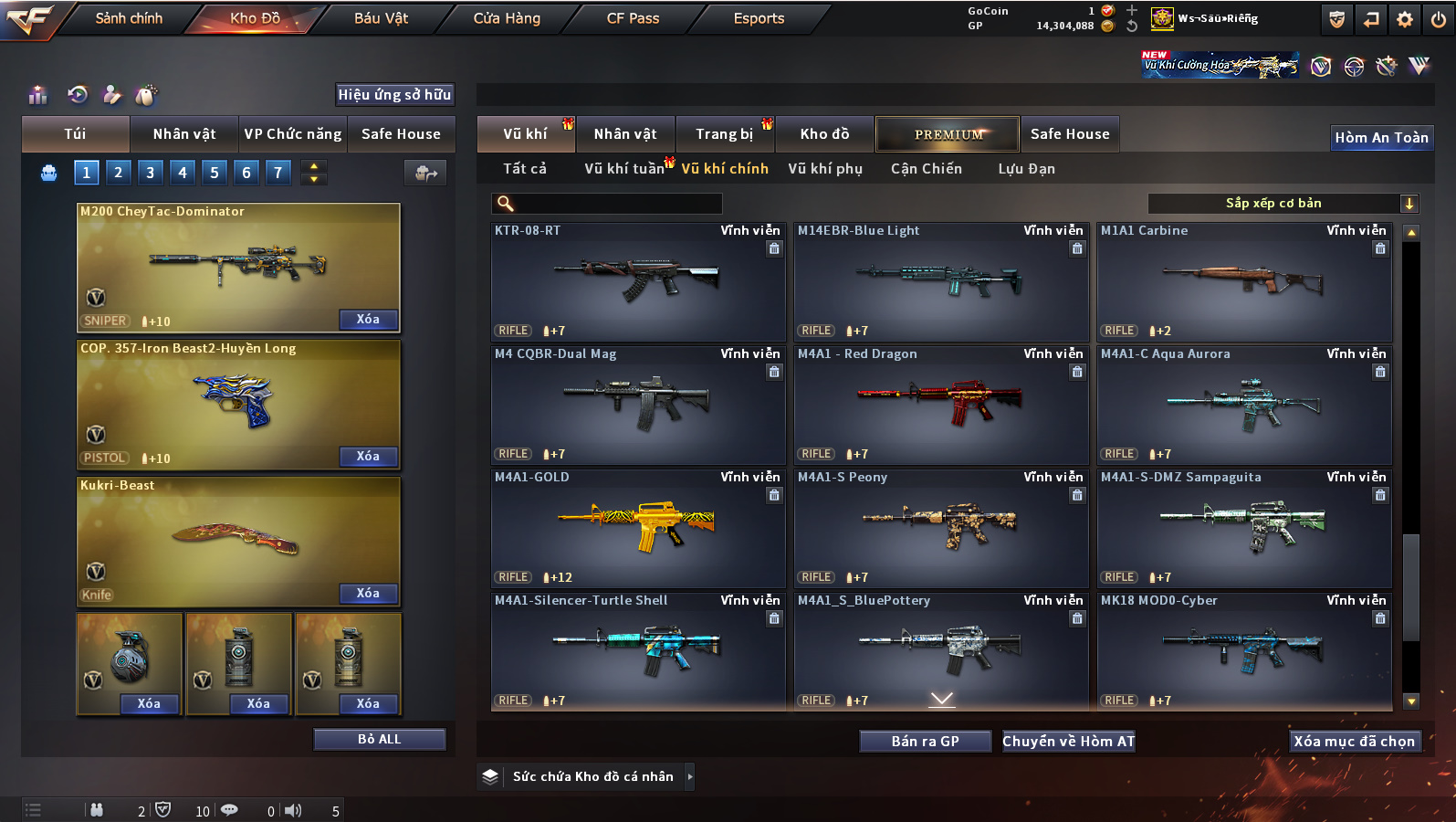Select the M4A1-GOLD rifle
The image size is (1456, 822).
(x=638, y=527)
